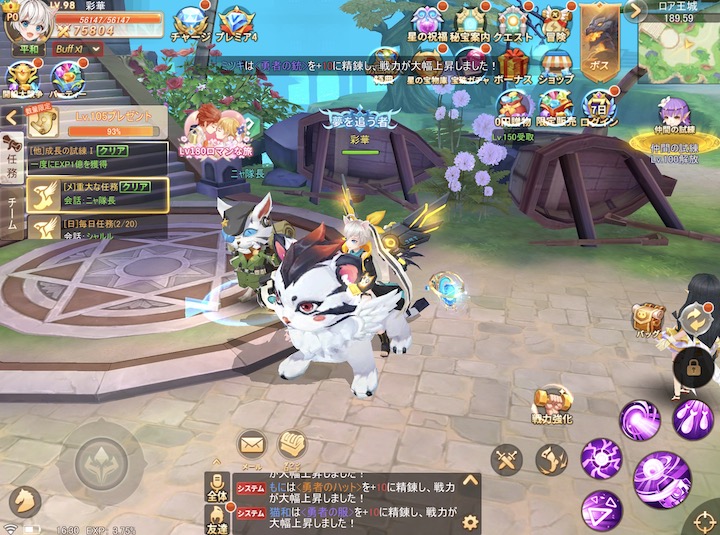Viewport: 720px width, 535px height.
Task: Open the メール mail envelope button
Action: pos(251,443)
